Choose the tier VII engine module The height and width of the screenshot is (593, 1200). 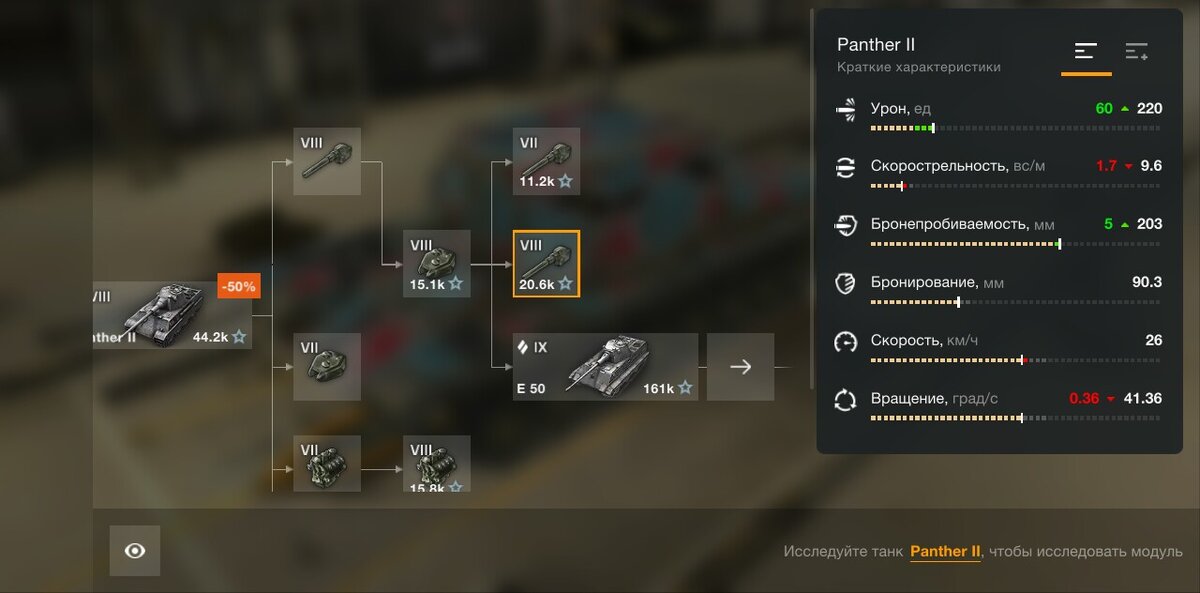(x=327, y=464)
